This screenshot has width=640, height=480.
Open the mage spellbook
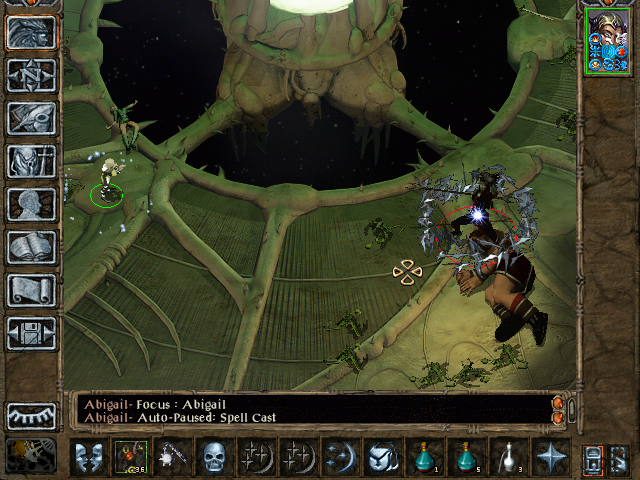pos(32,247)
